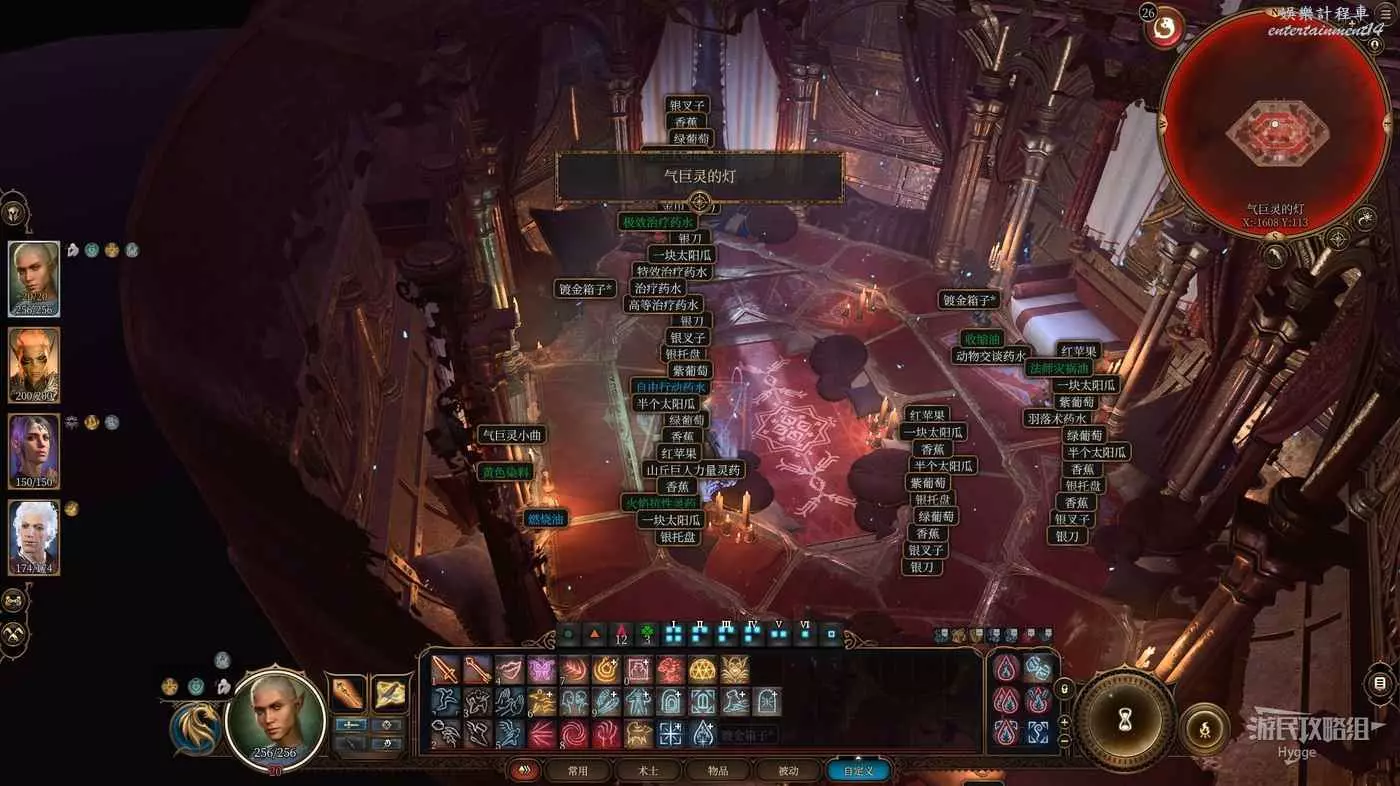Open the hamburger game menu button
This screenshot has width=1400, height=786.
click(1380, 684)
